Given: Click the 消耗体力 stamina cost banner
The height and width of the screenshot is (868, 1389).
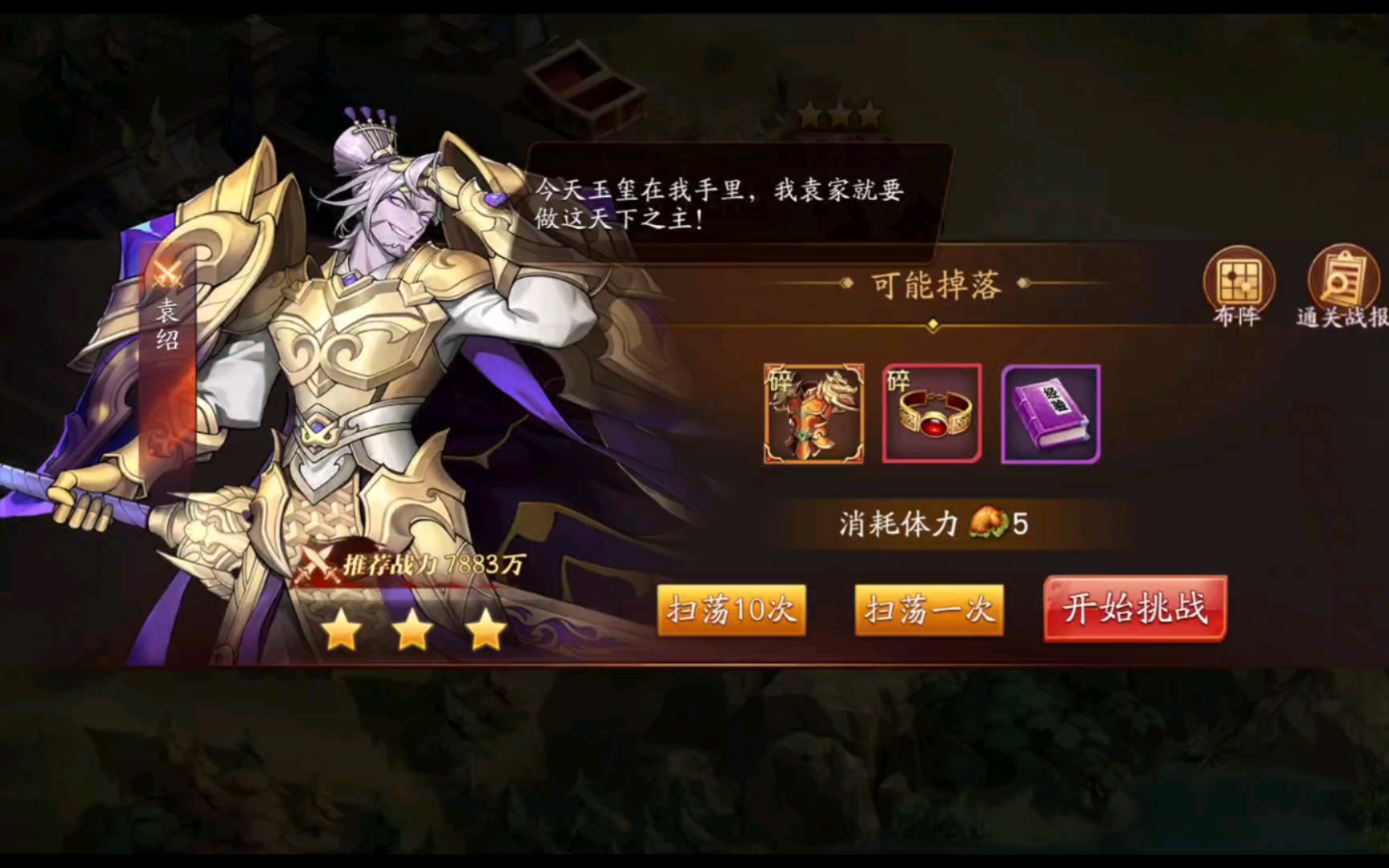Looking at the screenshot, I should pyautogui.click(x=935, y=525).
